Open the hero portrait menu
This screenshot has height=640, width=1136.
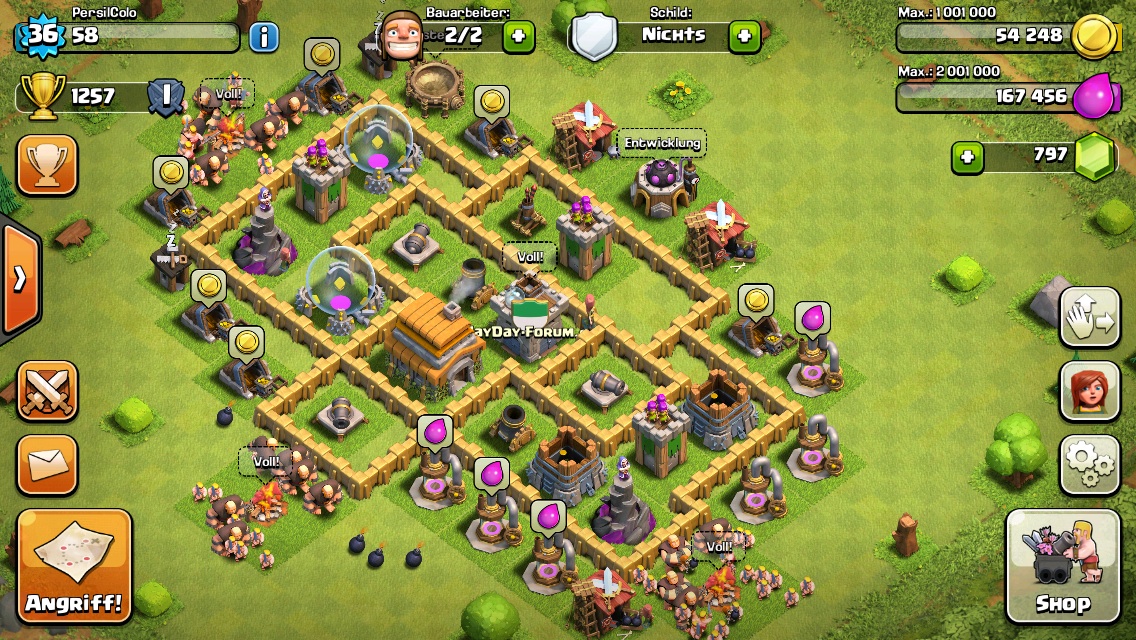click(1089, 389)
